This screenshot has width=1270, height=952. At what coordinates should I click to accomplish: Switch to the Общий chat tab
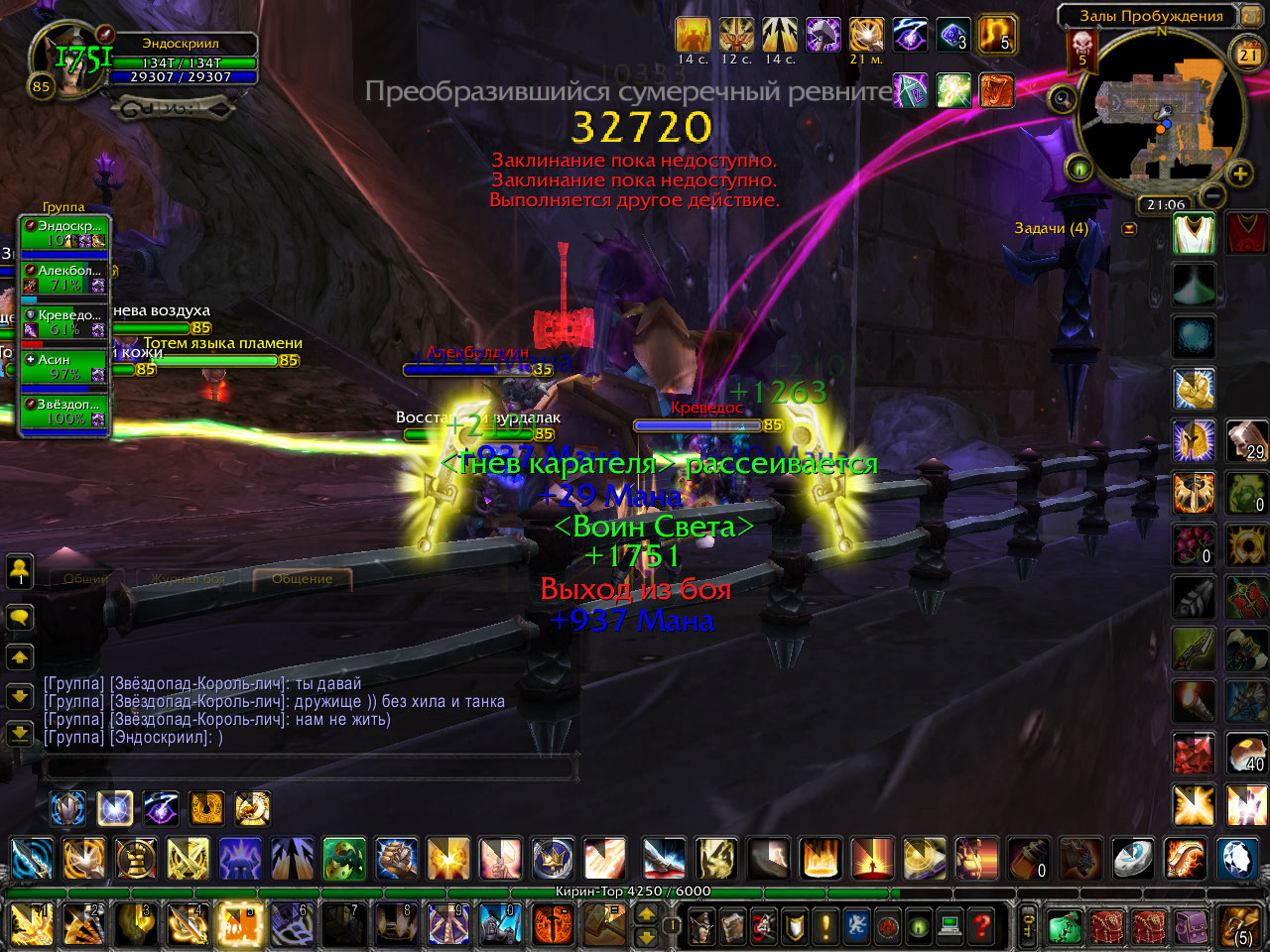pos(87,578)
